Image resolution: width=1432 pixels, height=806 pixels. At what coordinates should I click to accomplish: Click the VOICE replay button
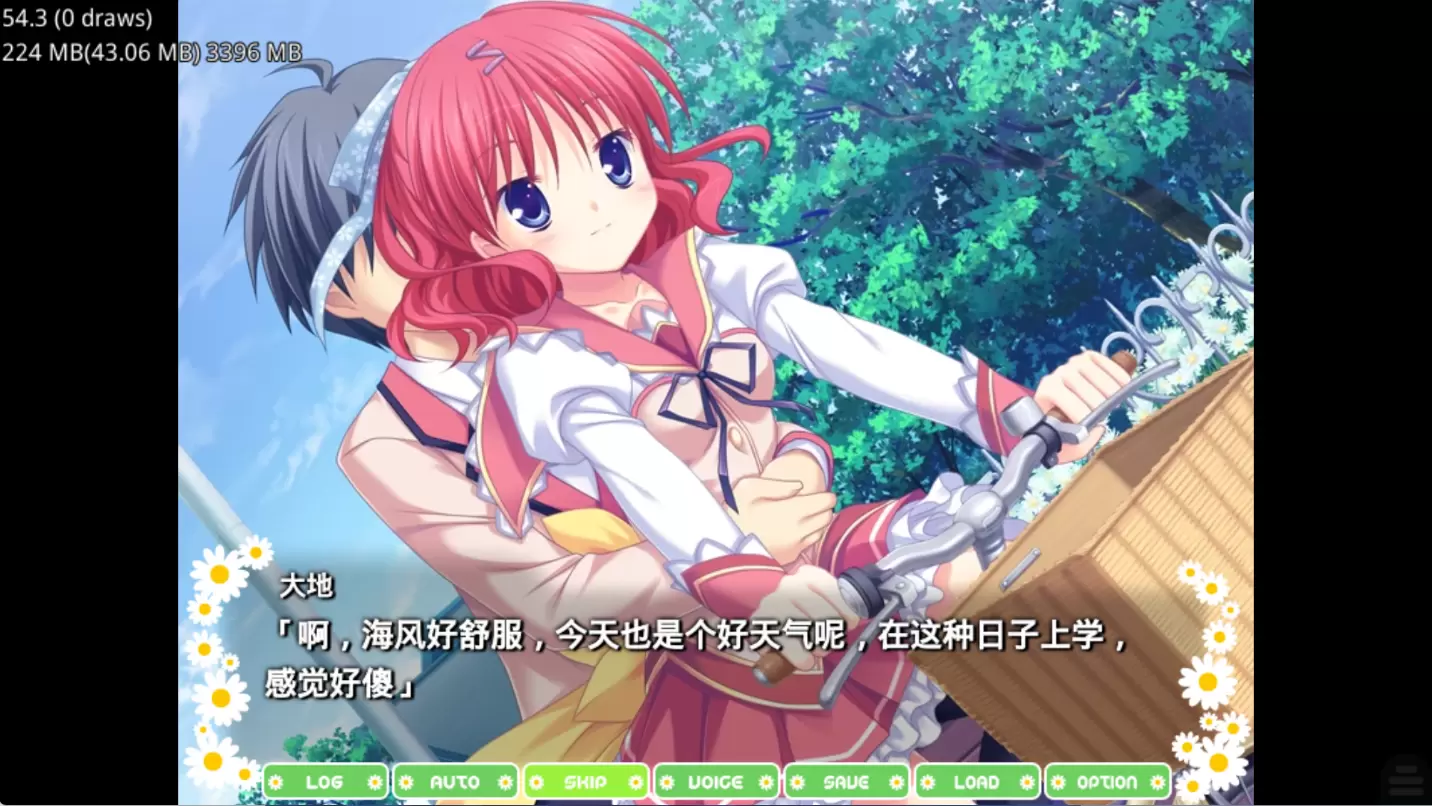click(x=716, y=782)
